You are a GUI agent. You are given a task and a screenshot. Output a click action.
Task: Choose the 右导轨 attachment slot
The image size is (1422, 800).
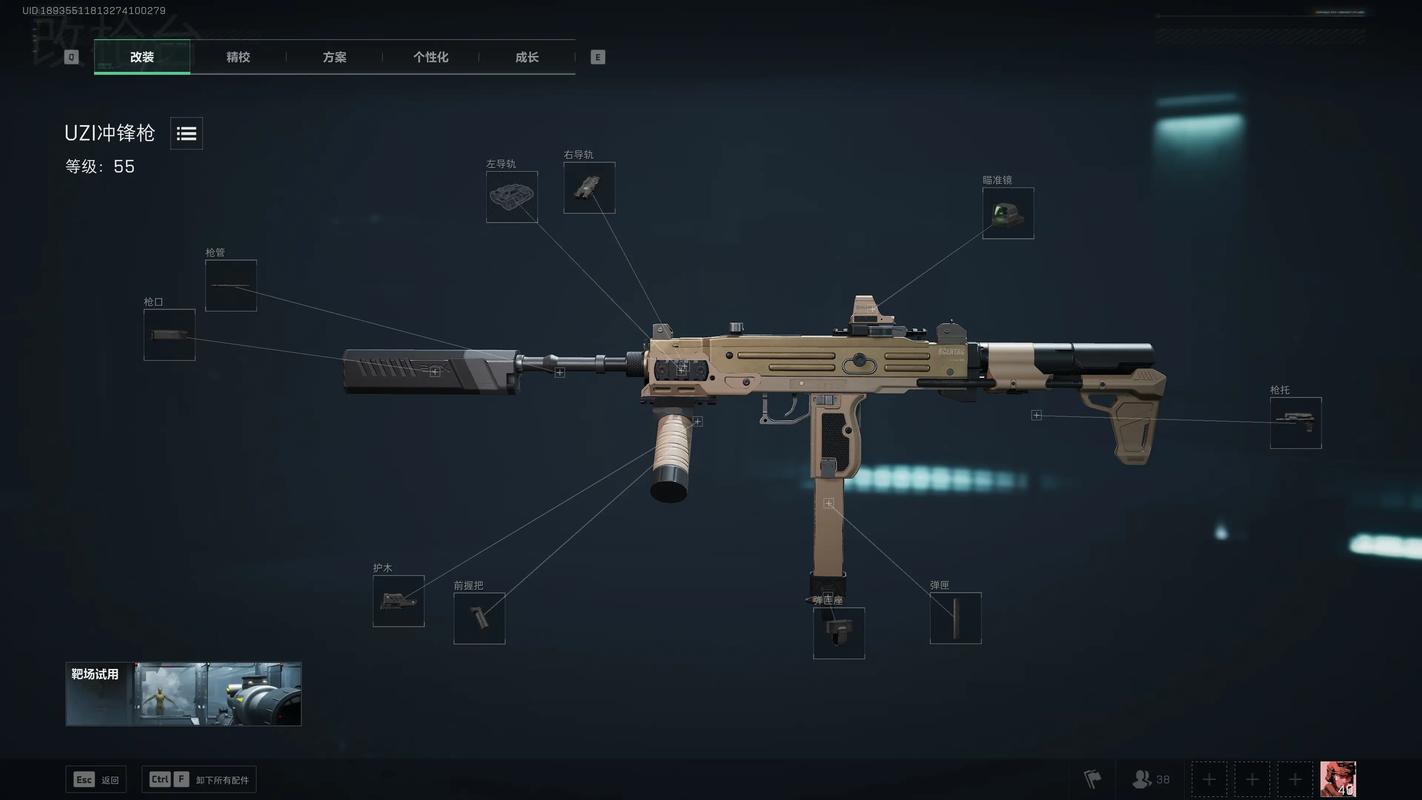point(589,188)
